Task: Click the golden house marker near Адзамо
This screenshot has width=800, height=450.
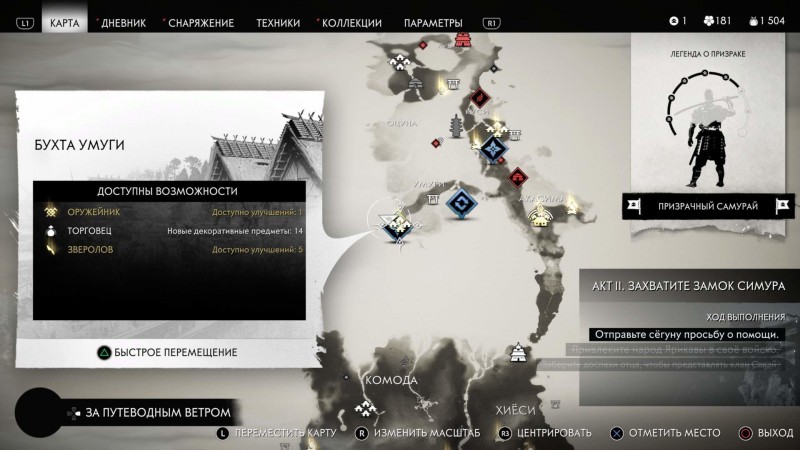Action: click(x=541, y=217)
